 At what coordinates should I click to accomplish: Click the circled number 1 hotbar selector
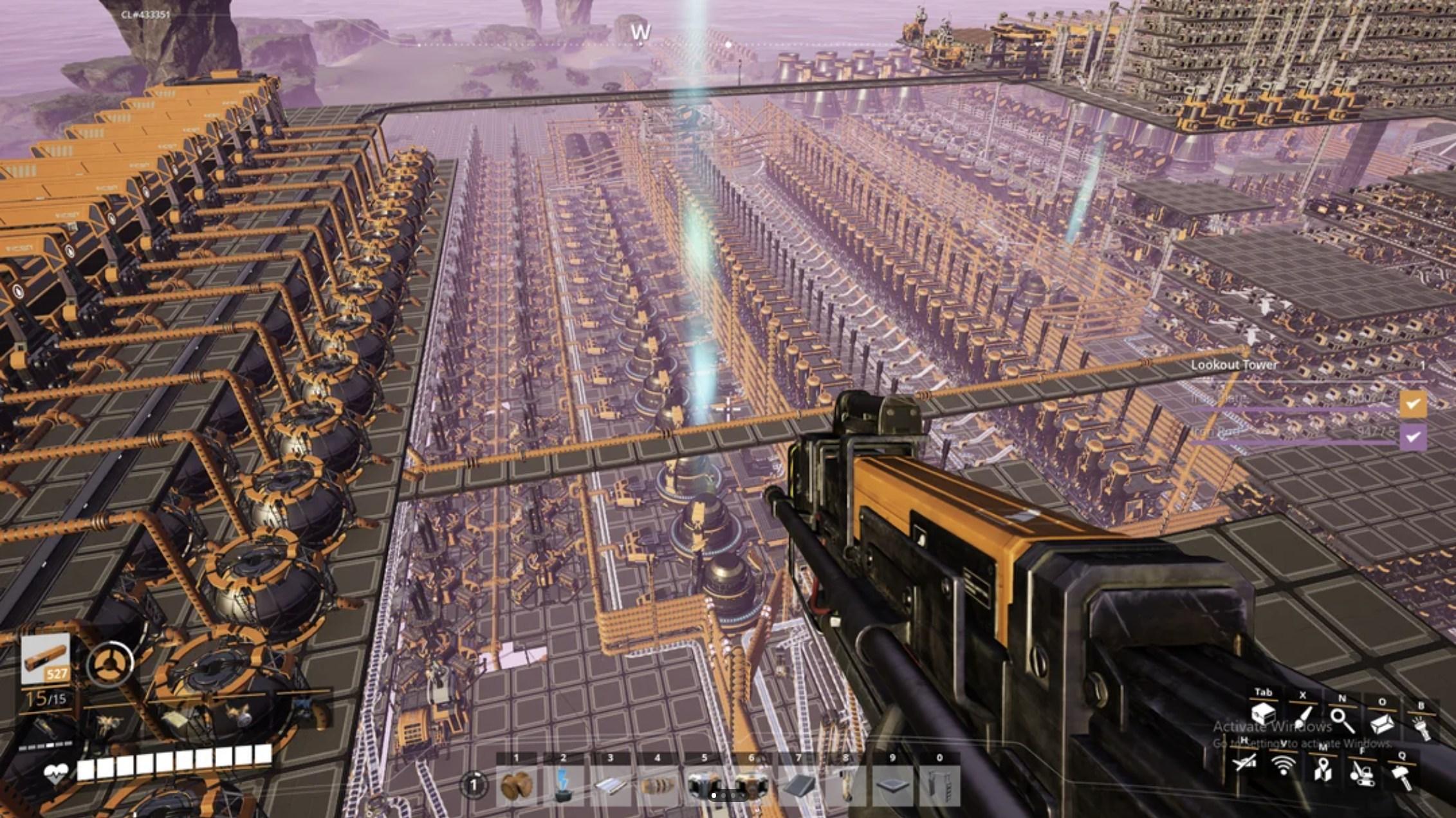point(474,785)
